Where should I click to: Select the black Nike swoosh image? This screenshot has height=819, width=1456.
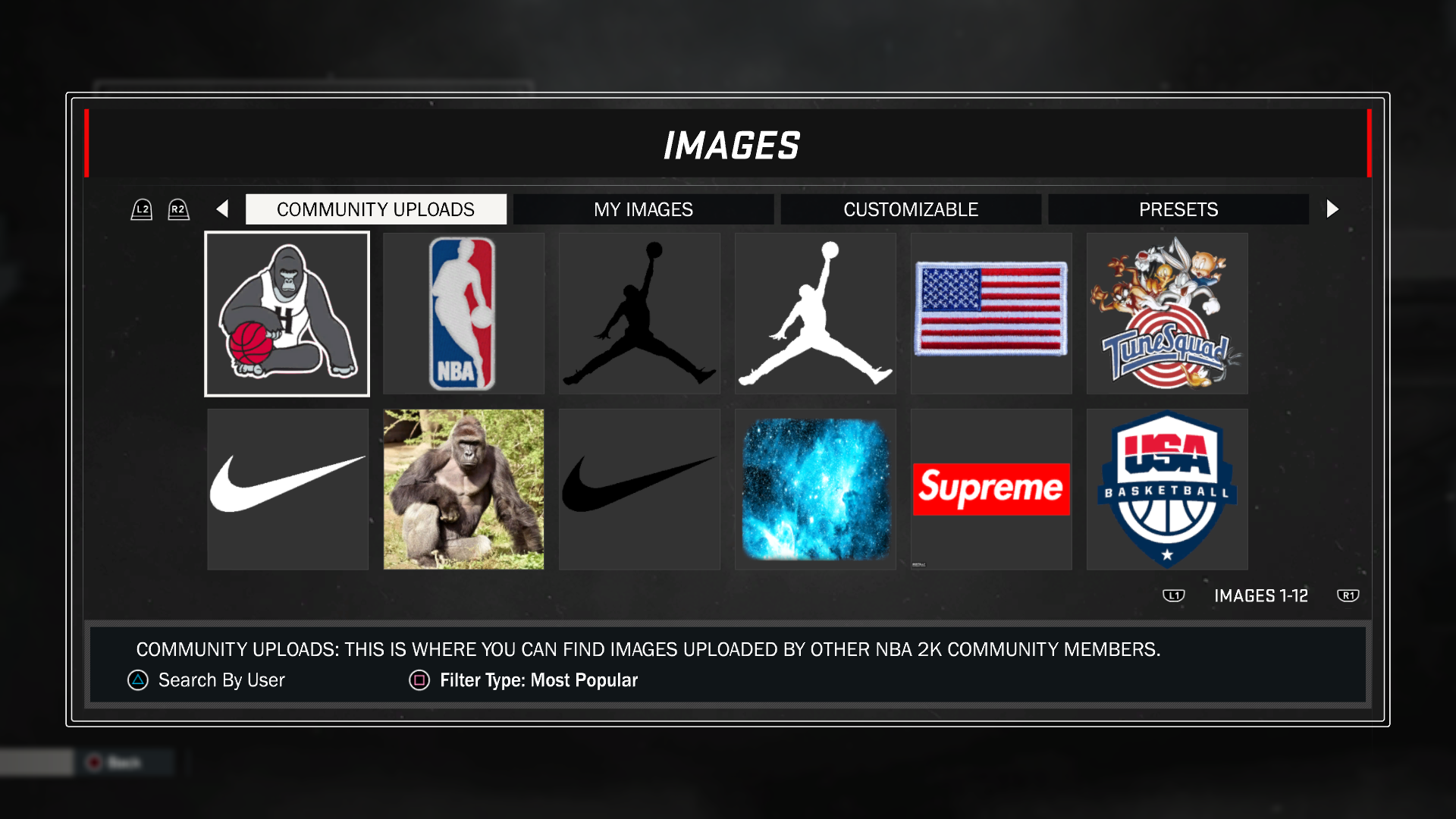pyautogui.click(x=639, y=489)
